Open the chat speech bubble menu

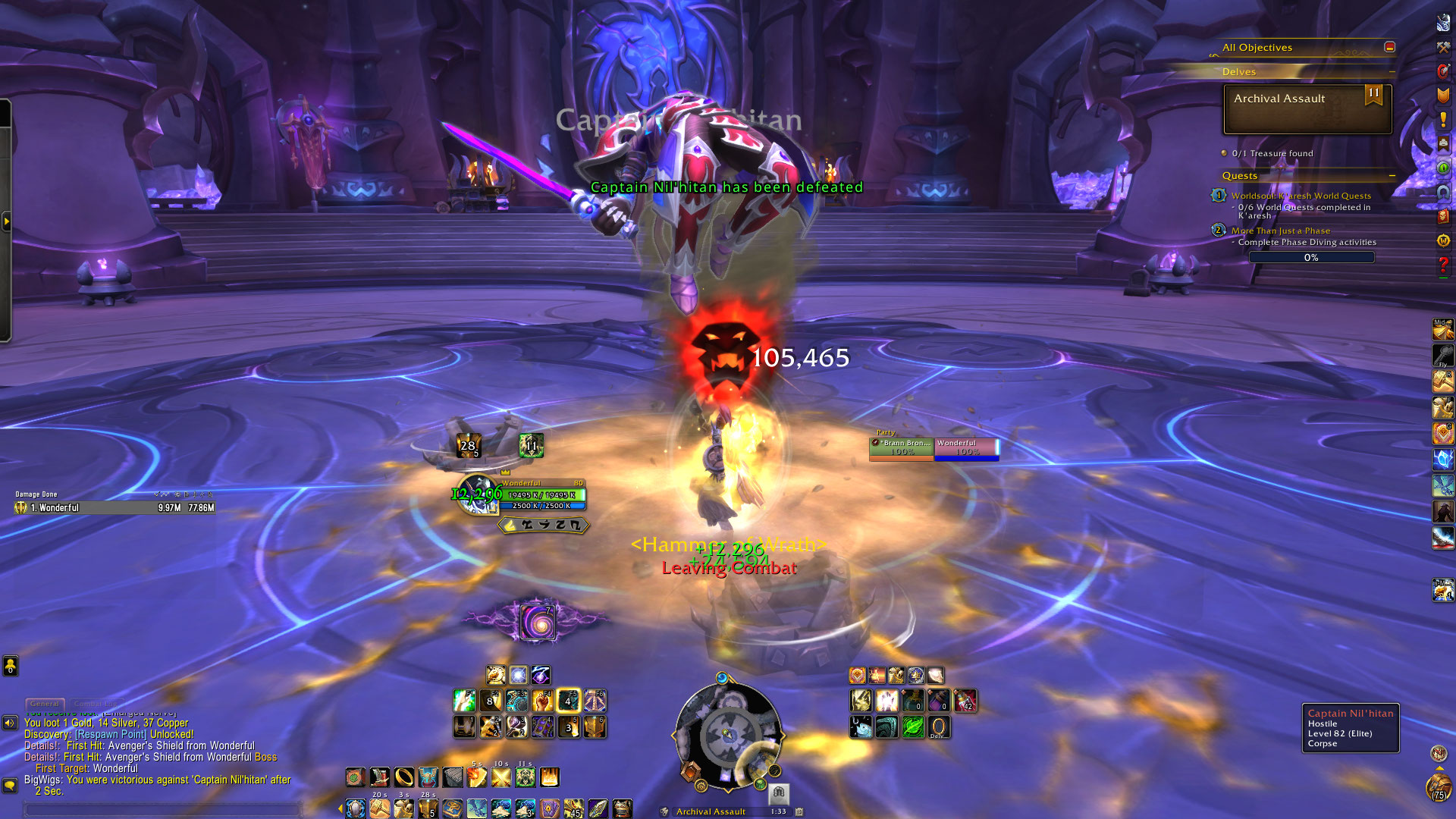coord(10,785)
